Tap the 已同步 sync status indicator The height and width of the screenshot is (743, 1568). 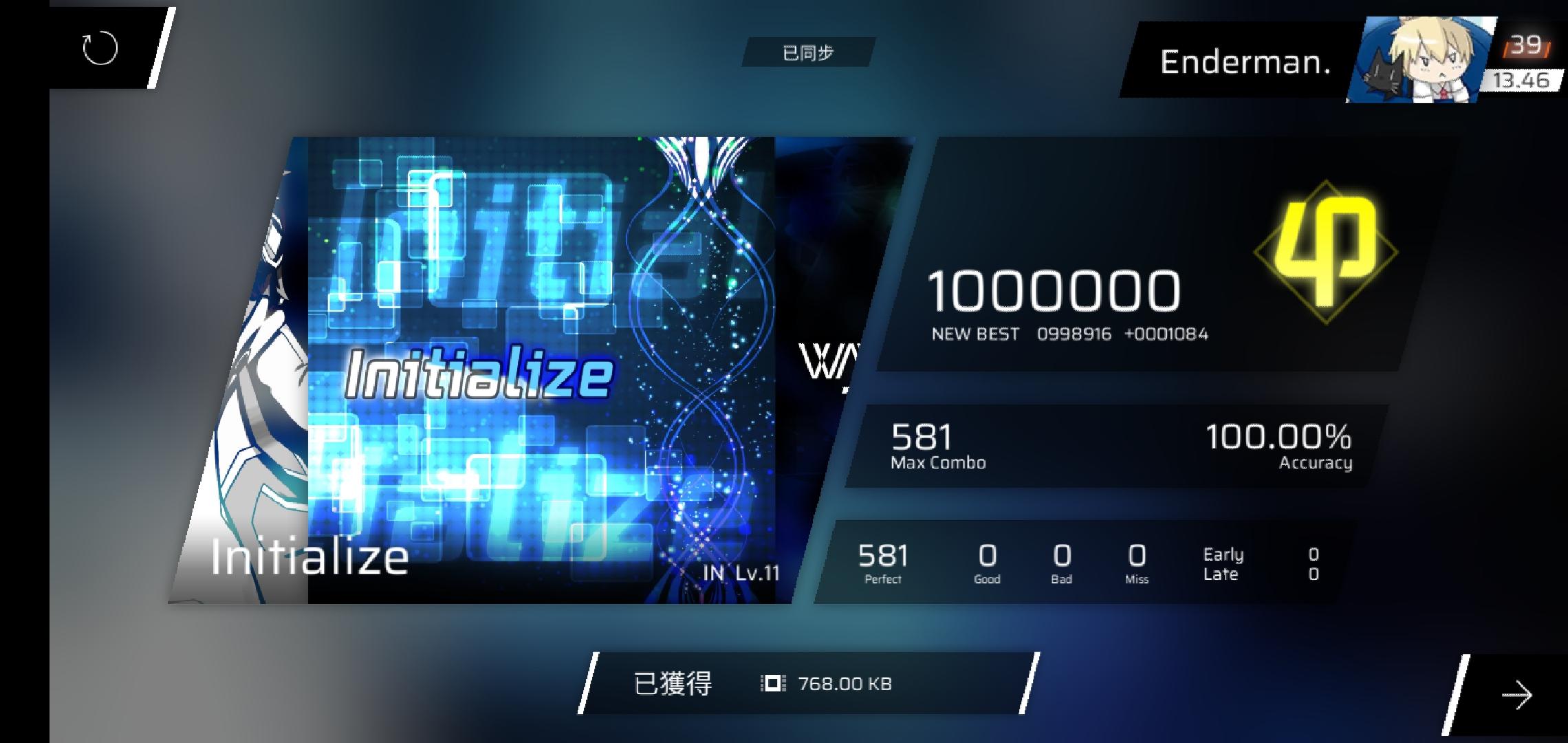pyautogui.click(x=808, y=52)
